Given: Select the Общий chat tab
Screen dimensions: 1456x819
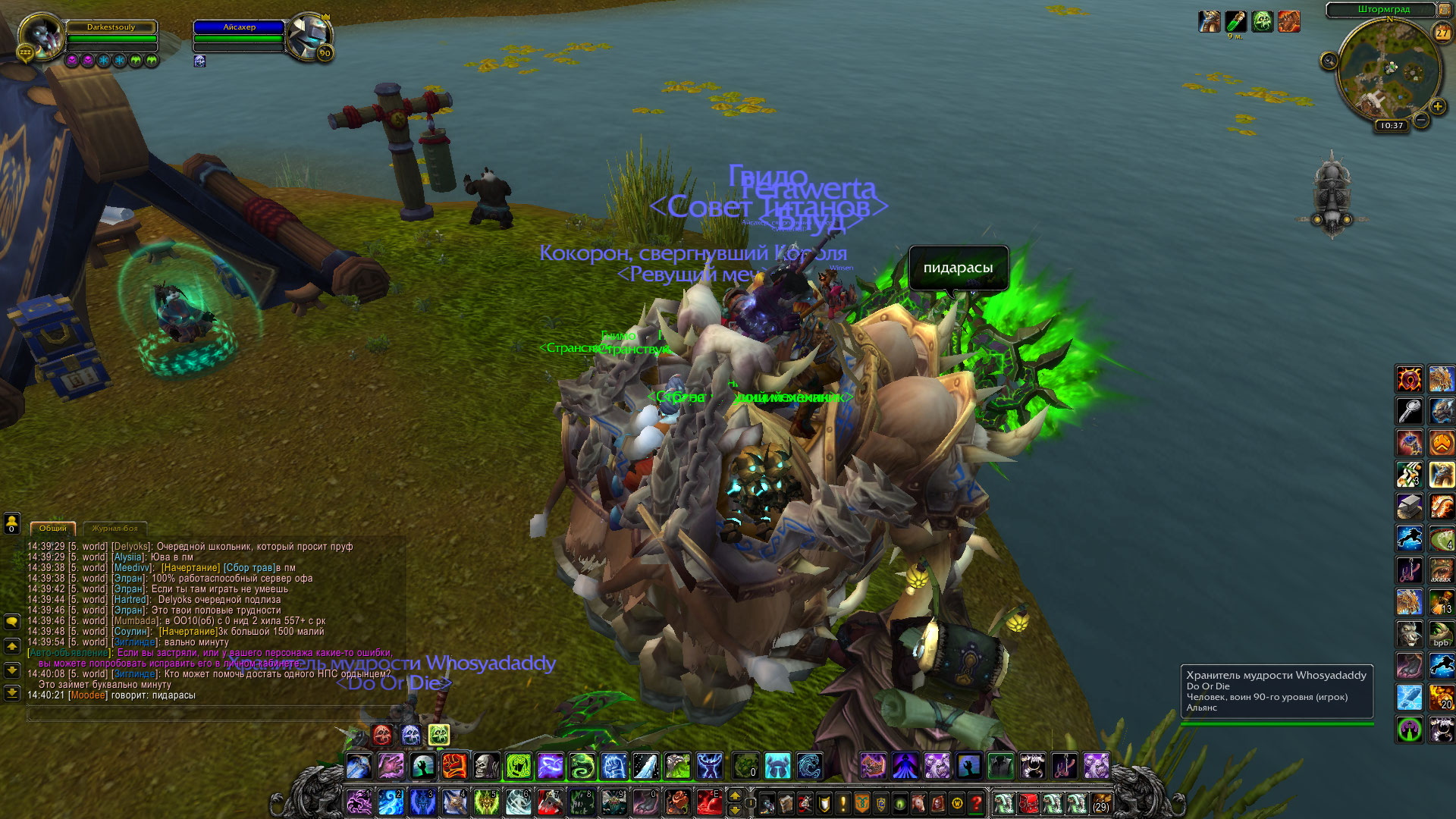Looking at the screenshot, I should pyautogui.click(x=52, y=529).
